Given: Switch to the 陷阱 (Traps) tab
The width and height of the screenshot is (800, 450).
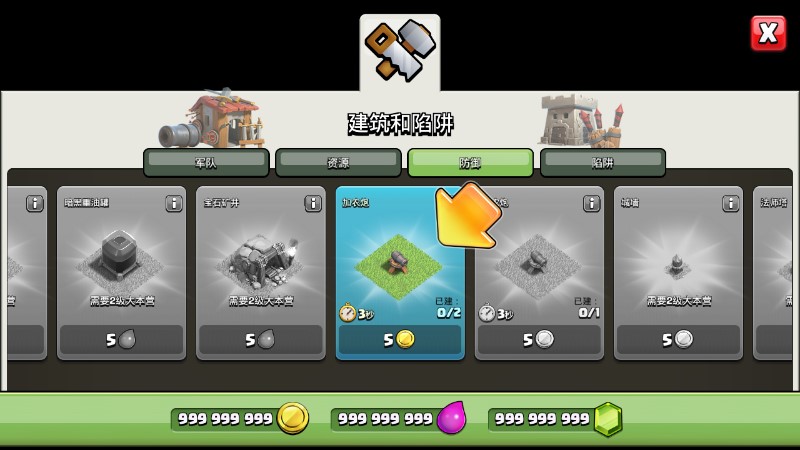Looking at the screenshot, I should tap(603, 162).
